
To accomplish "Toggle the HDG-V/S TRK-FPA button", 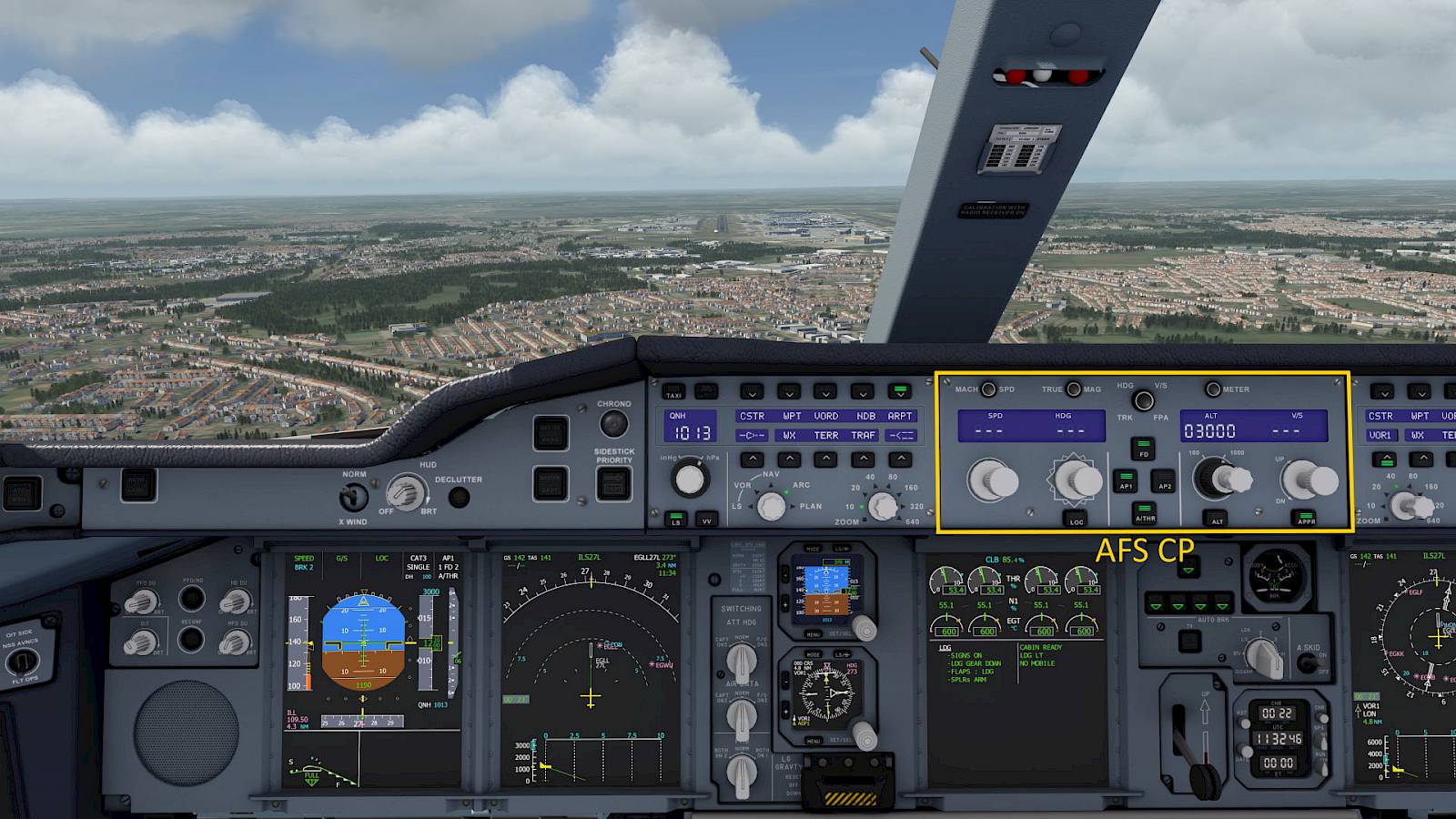I will coord(1144,400).
